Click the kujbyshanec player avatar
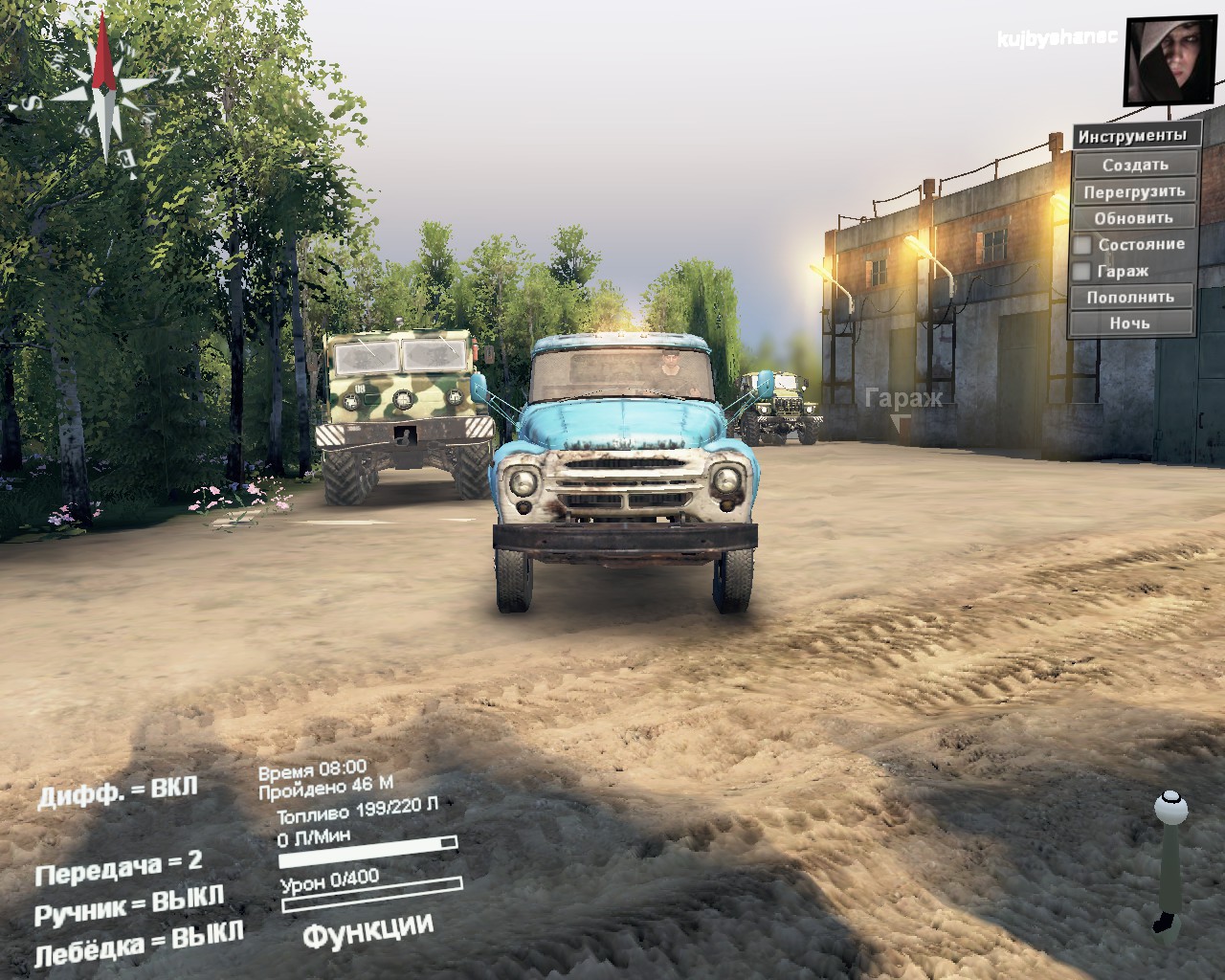The width and height of the screenshot is (1225, 980). pyautogui.click(x=1169, y=59)
